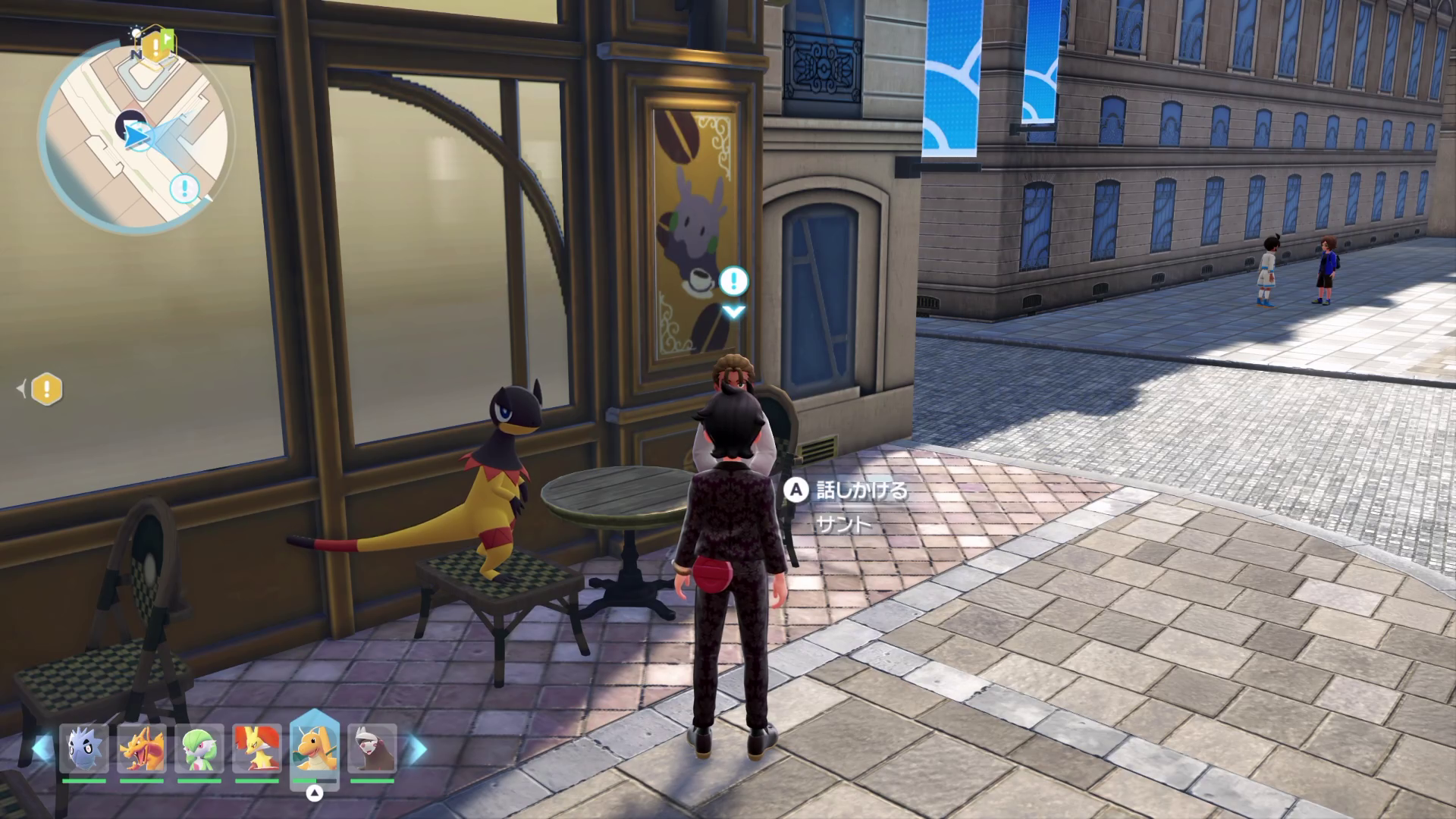Select the highlighted Dragonite party slot

coord(315,749)
